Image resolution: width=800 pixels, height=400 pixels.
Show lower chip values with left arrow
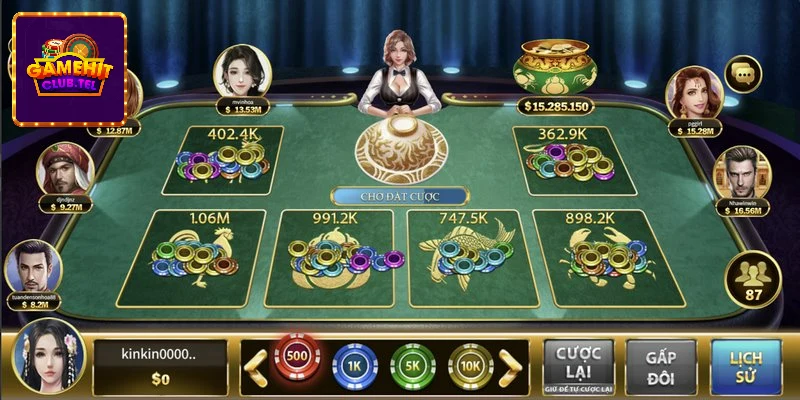[x=256, y=367]
